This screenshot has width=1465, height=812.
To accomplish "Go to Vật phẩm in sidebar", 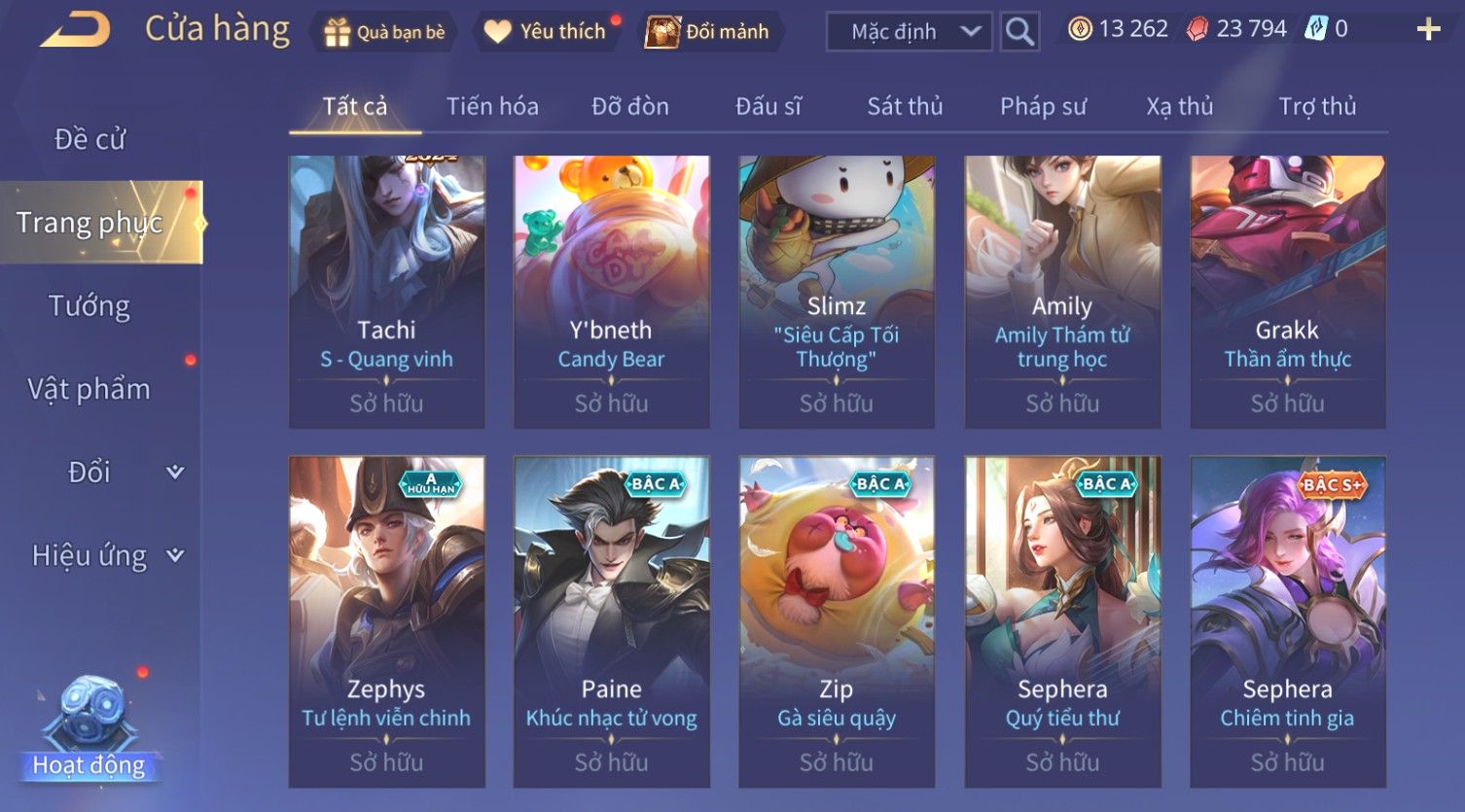I will pos(89,389).
